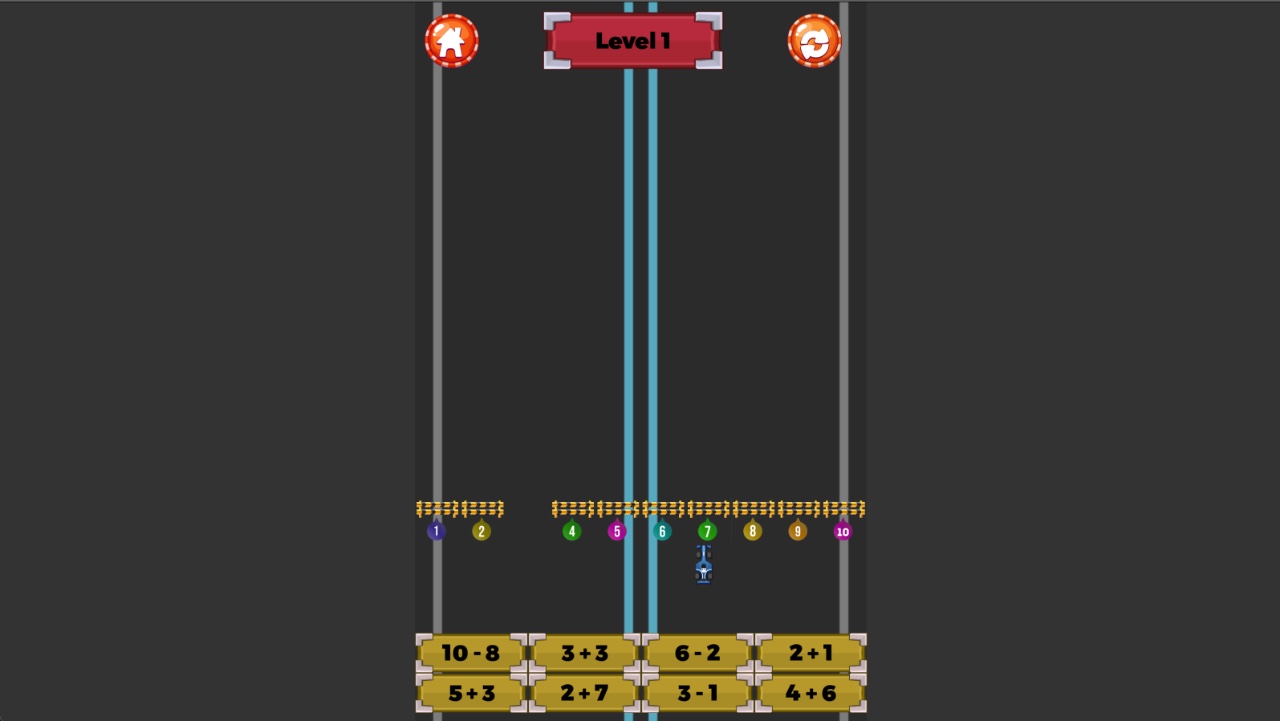
Task: Click the number 7 circle marker
Action: pos(707,531)
